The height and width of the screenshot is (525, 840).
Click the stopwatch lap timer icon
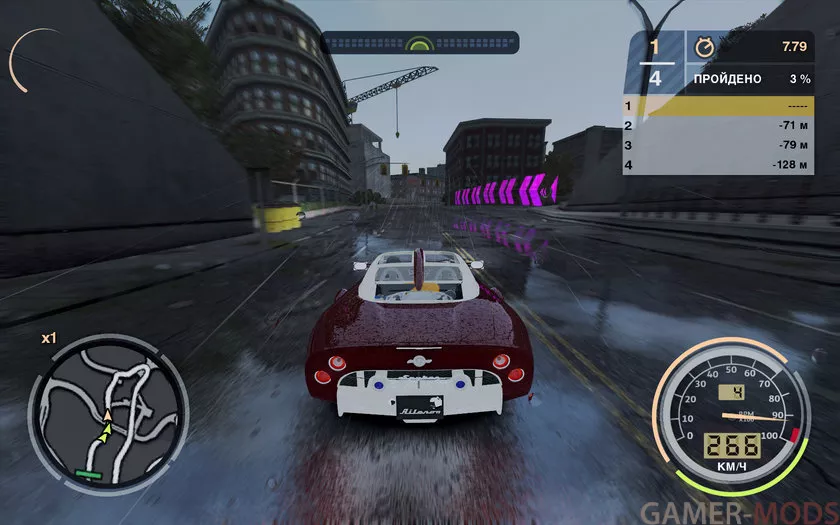[x=703, y=46]
